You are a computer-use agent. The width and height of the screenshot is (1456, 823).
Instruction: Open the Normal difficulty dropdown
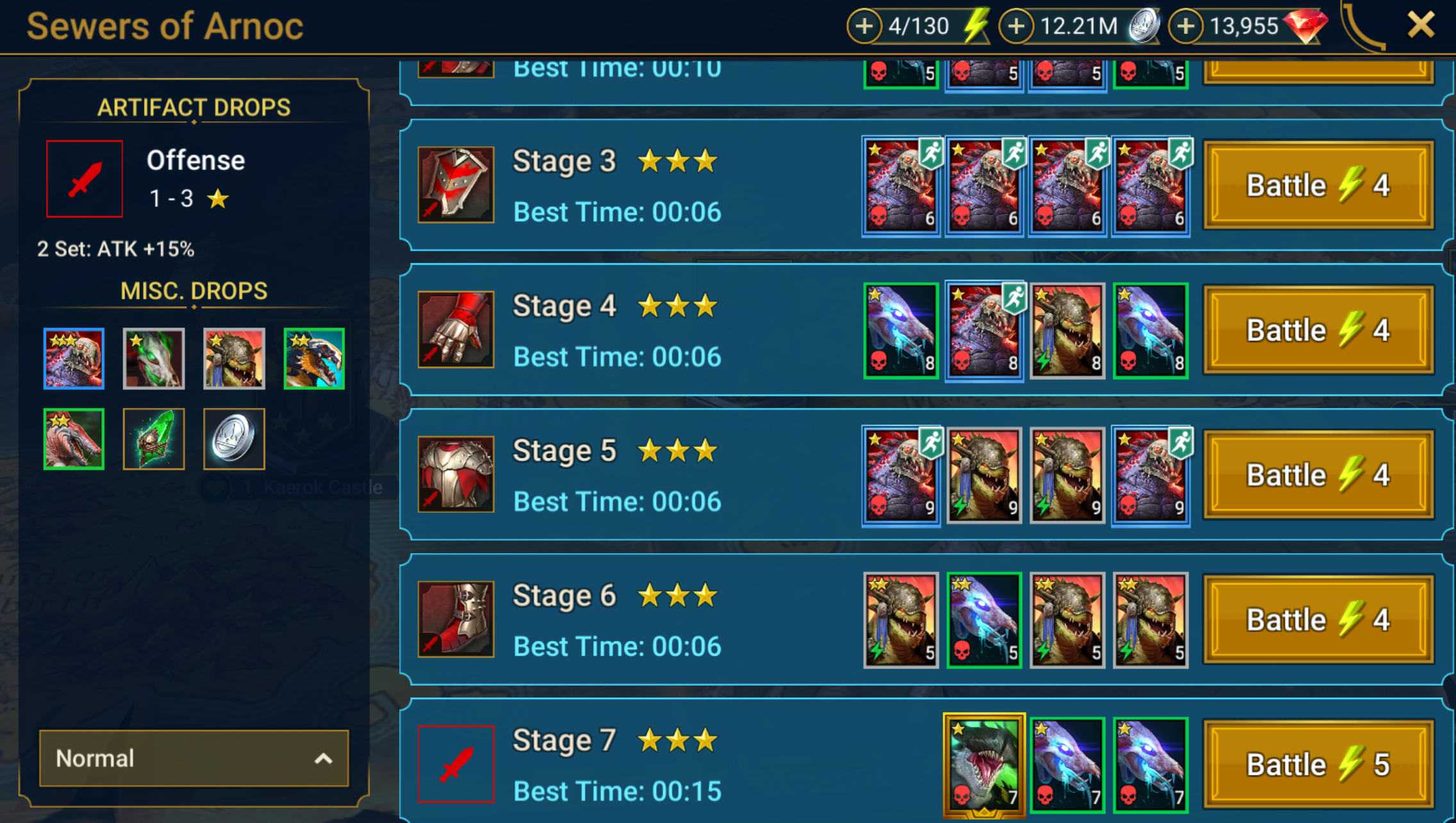tap(194, 758)
